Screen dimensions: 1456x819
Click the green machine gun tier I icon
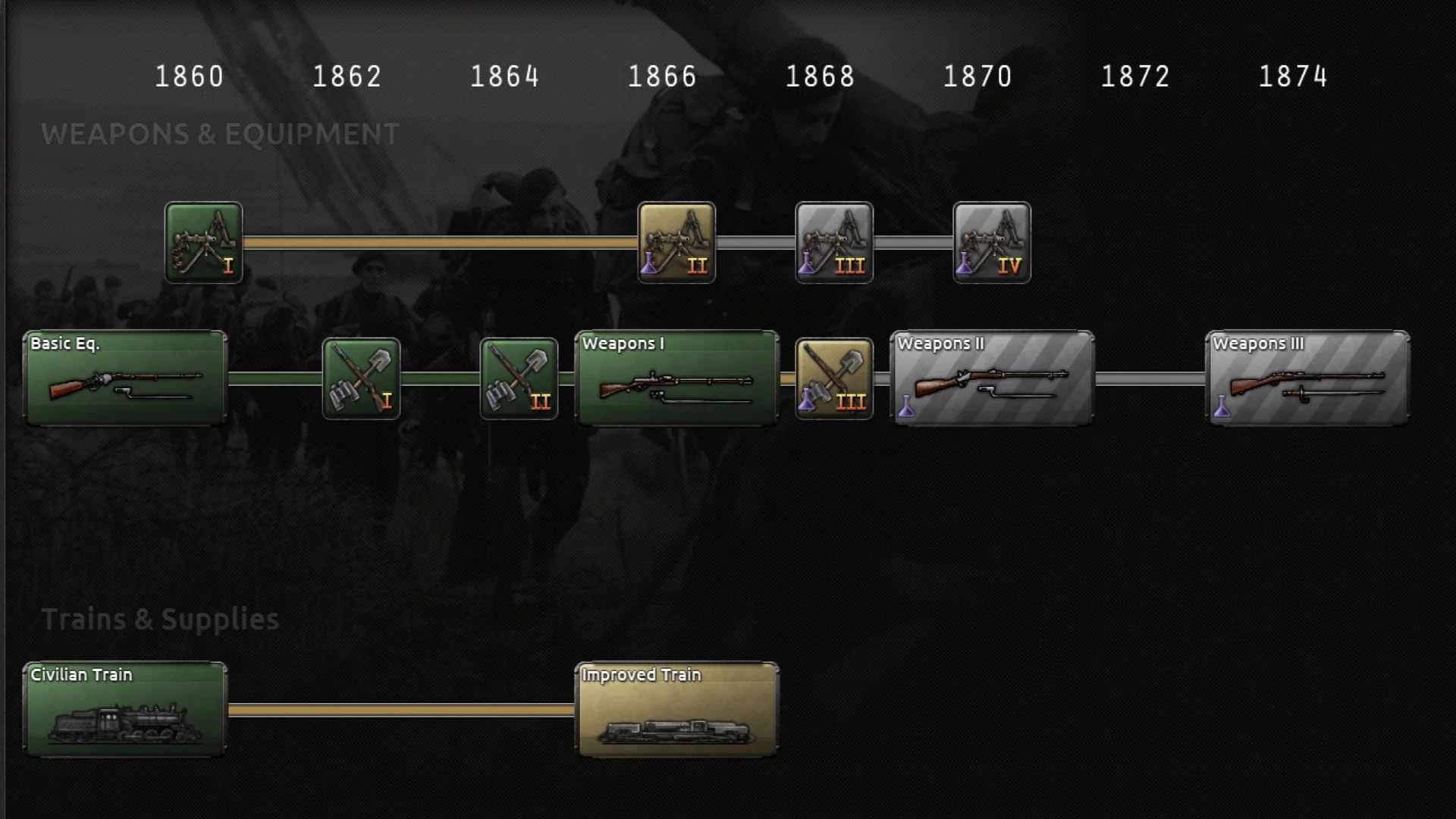click(204, 243)
